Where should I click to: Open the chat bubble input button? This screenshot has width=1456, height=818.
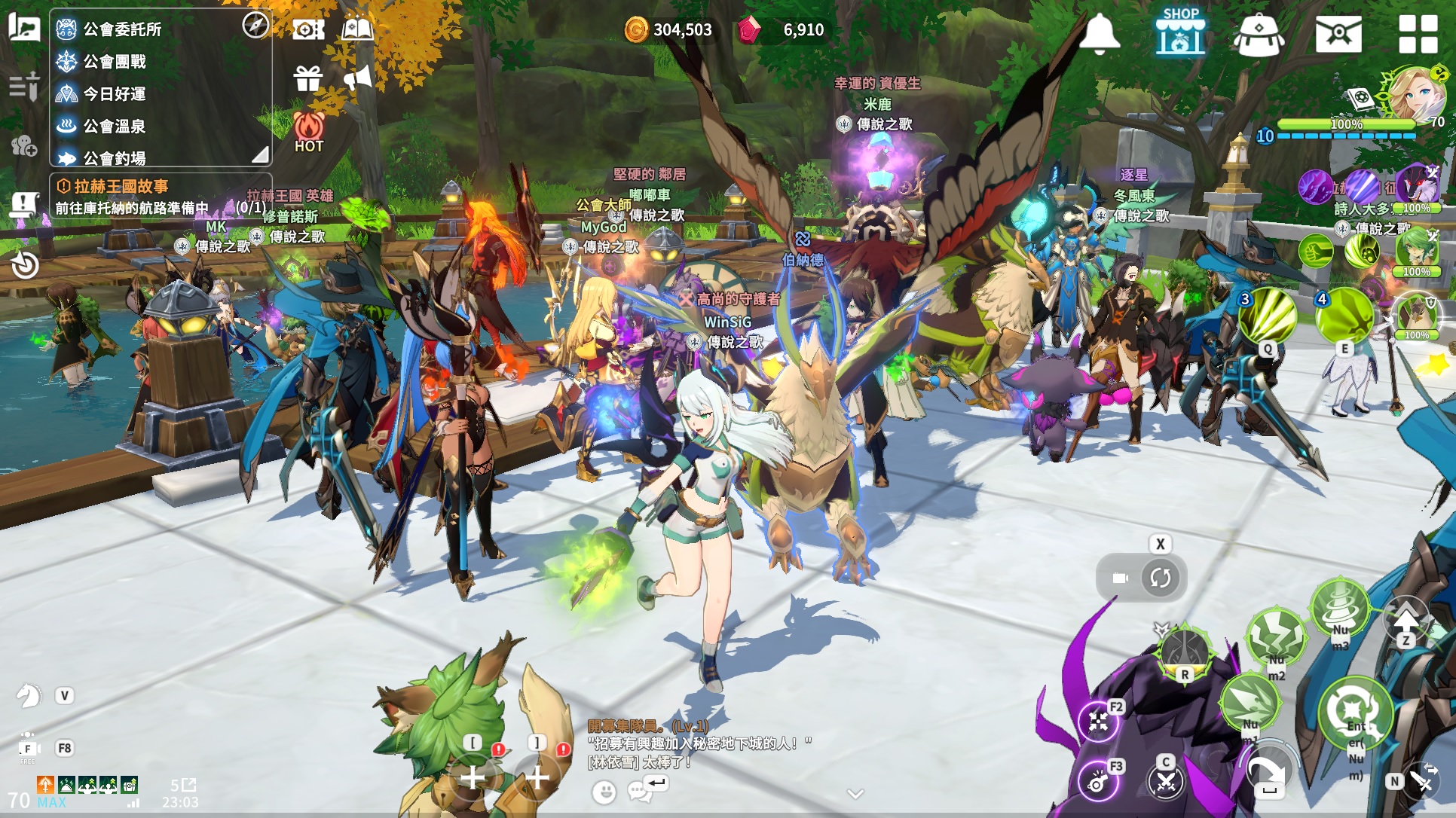[641, 791]
